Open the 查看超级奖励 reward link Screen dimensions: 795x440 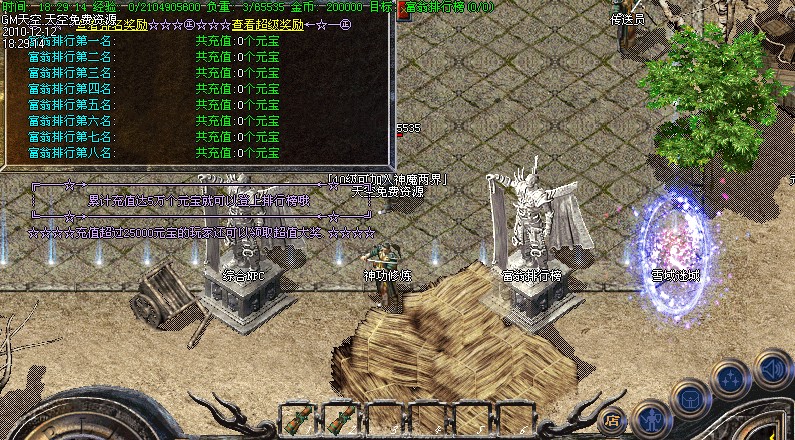pos(265,20)
